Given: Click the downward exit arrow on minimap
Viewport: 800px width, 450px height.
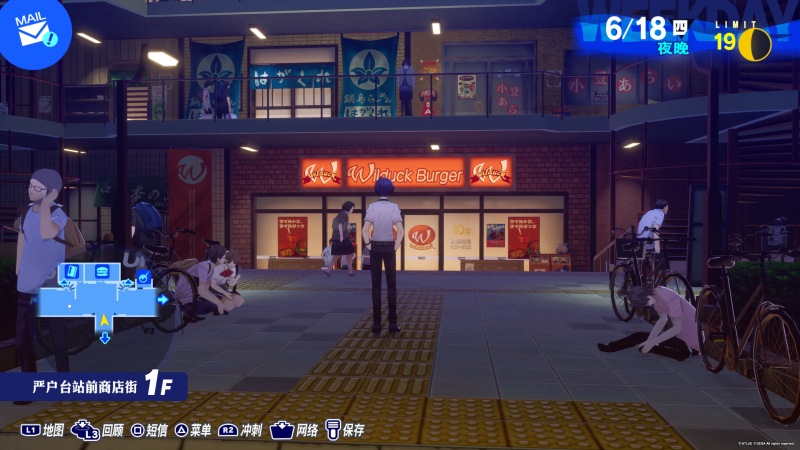Looking at the screenshot, I should click(104, 338).
